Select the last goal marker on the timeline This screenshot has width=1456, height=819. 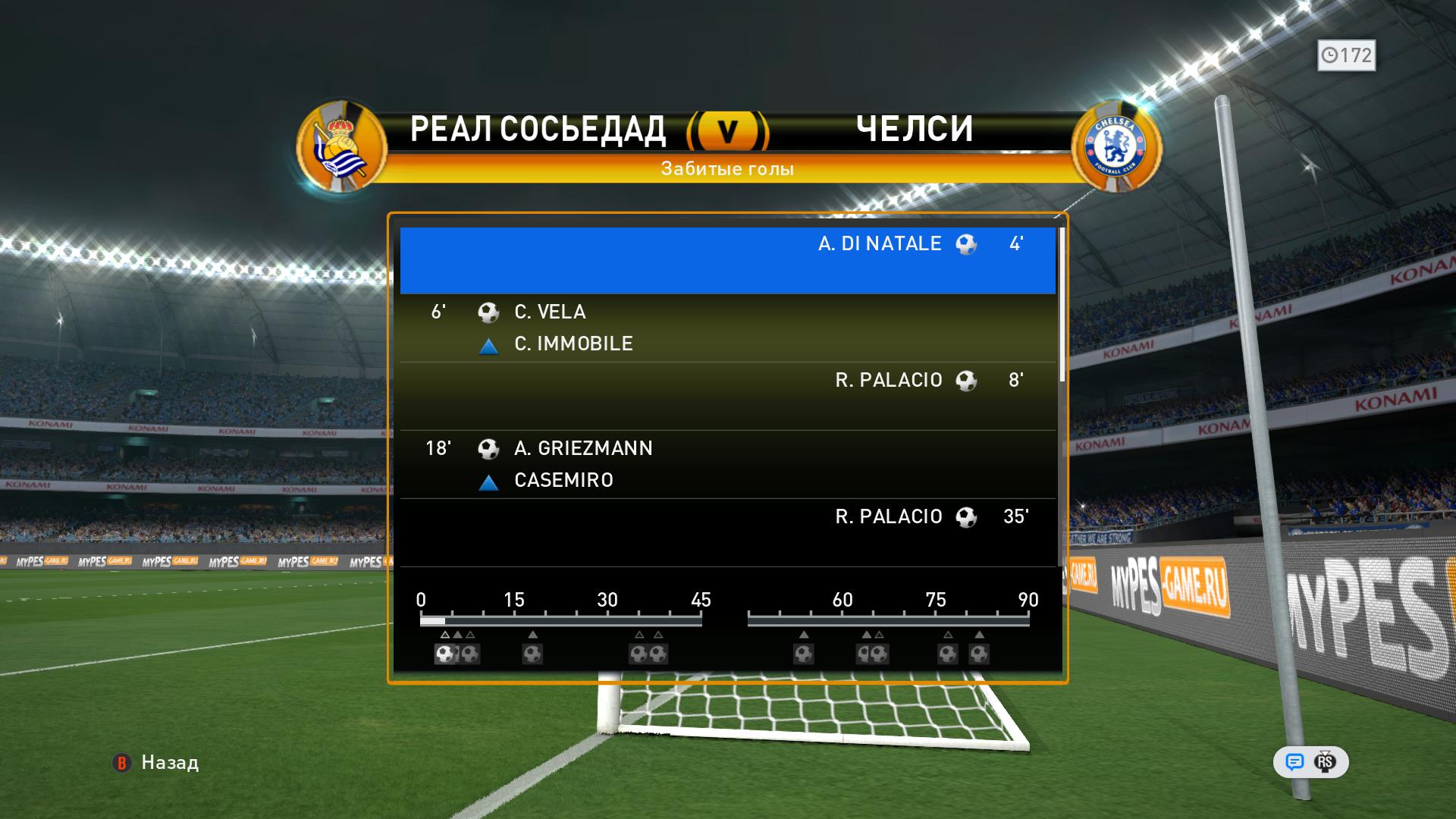pos(979,653)
